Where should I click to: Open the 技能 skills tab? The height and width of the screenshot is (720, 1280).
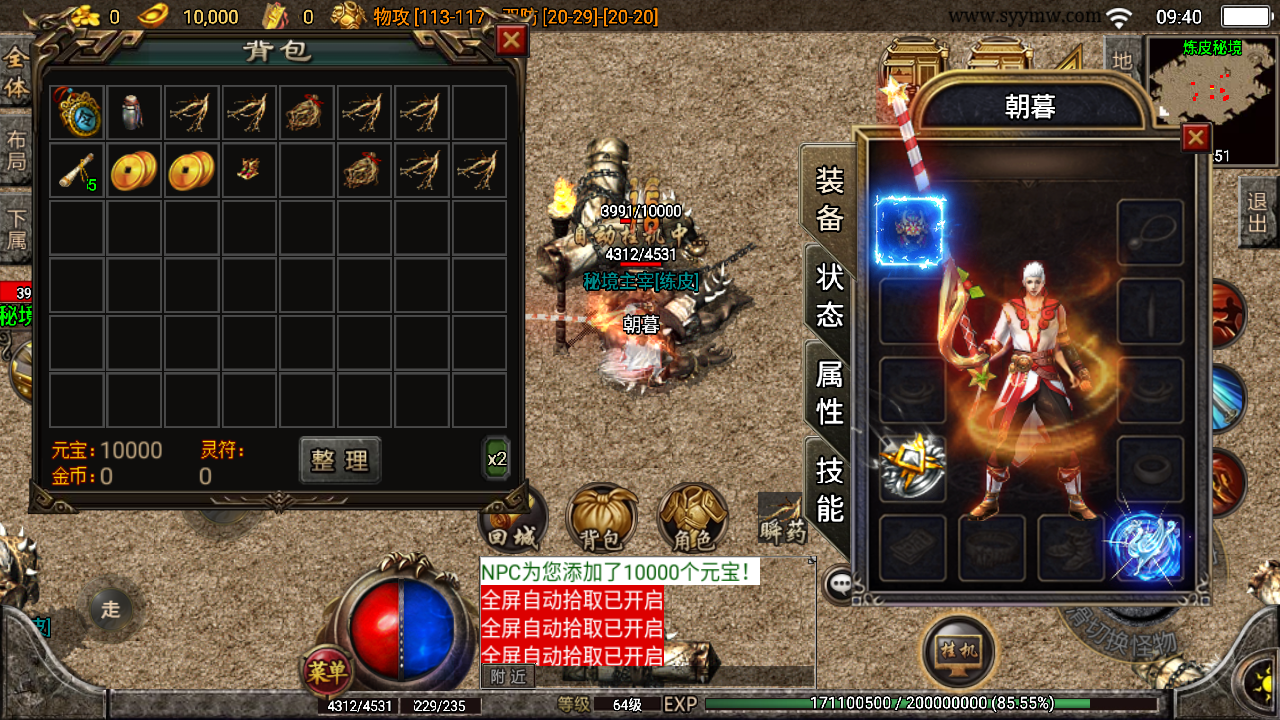pos(829,488)
